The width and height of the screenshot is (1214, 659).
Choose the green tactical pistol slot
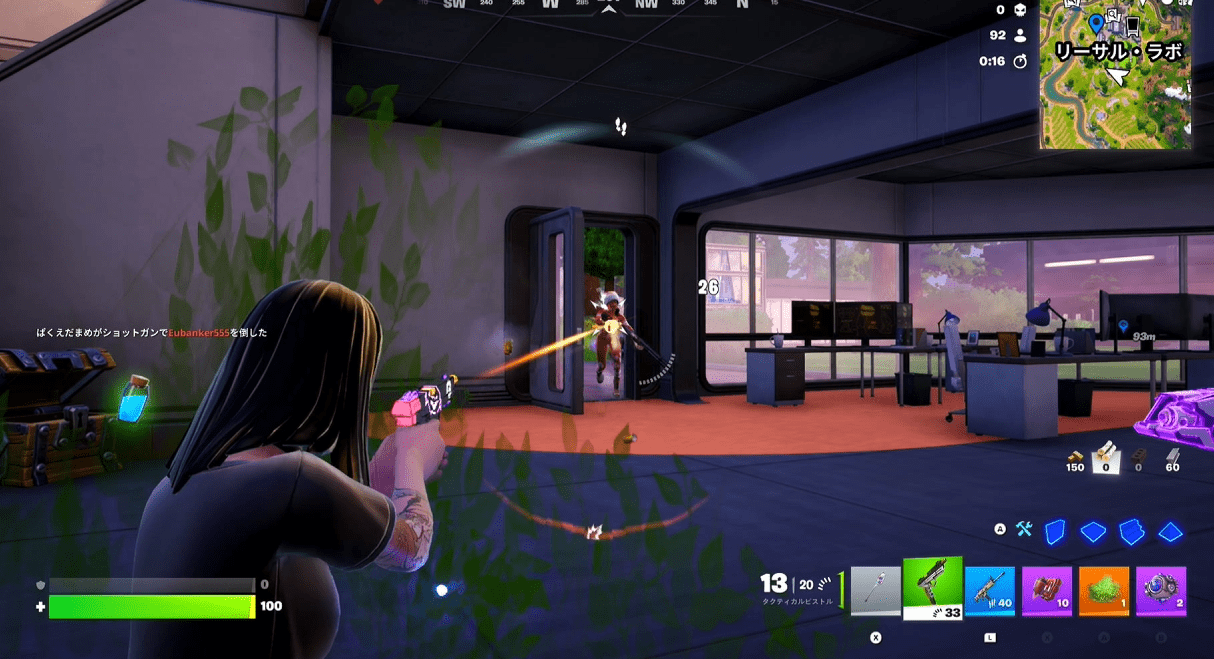(x=932, y=589)
